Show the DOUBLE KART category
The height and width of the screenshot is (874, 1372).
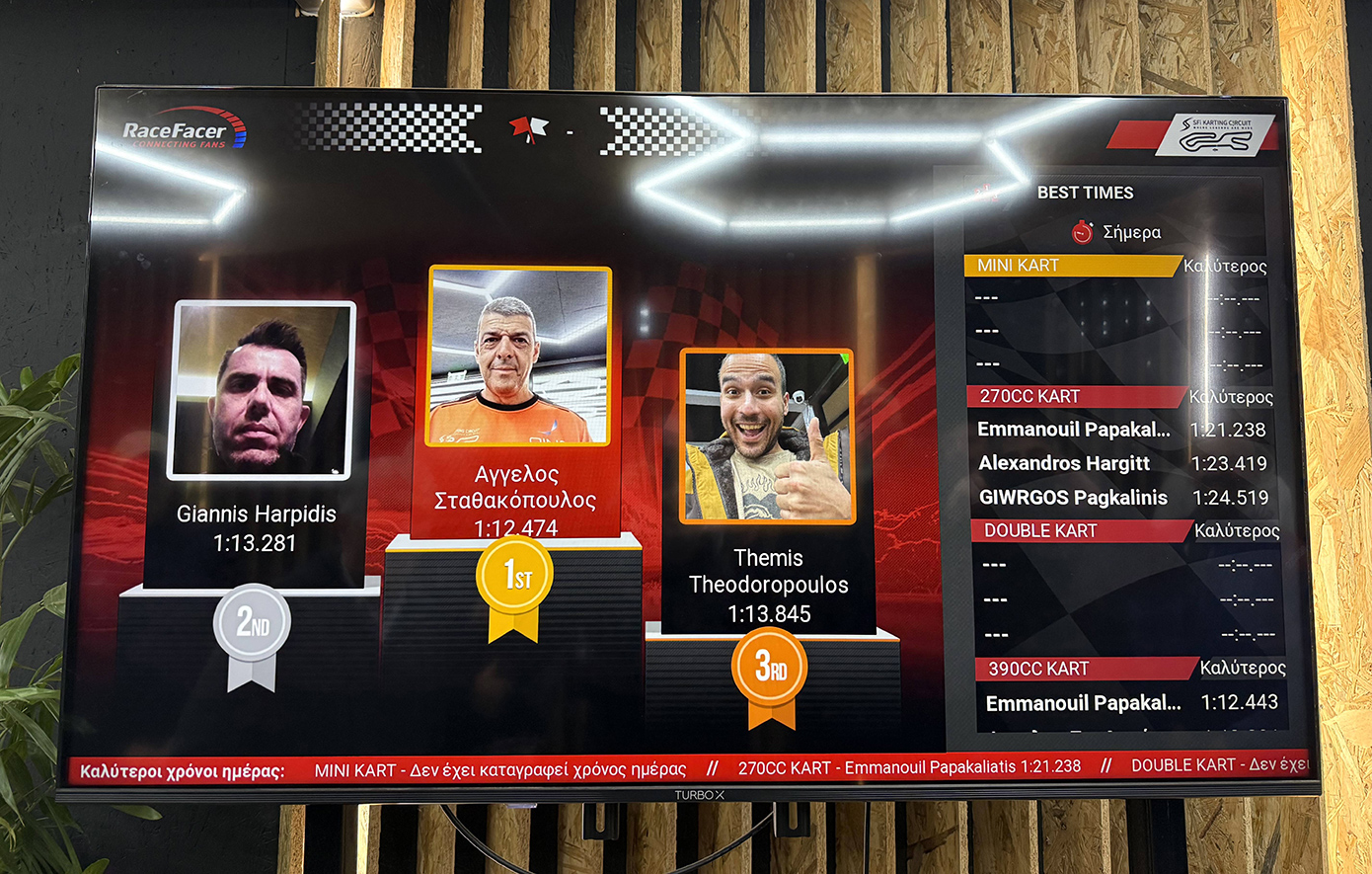coord(1040,531)
